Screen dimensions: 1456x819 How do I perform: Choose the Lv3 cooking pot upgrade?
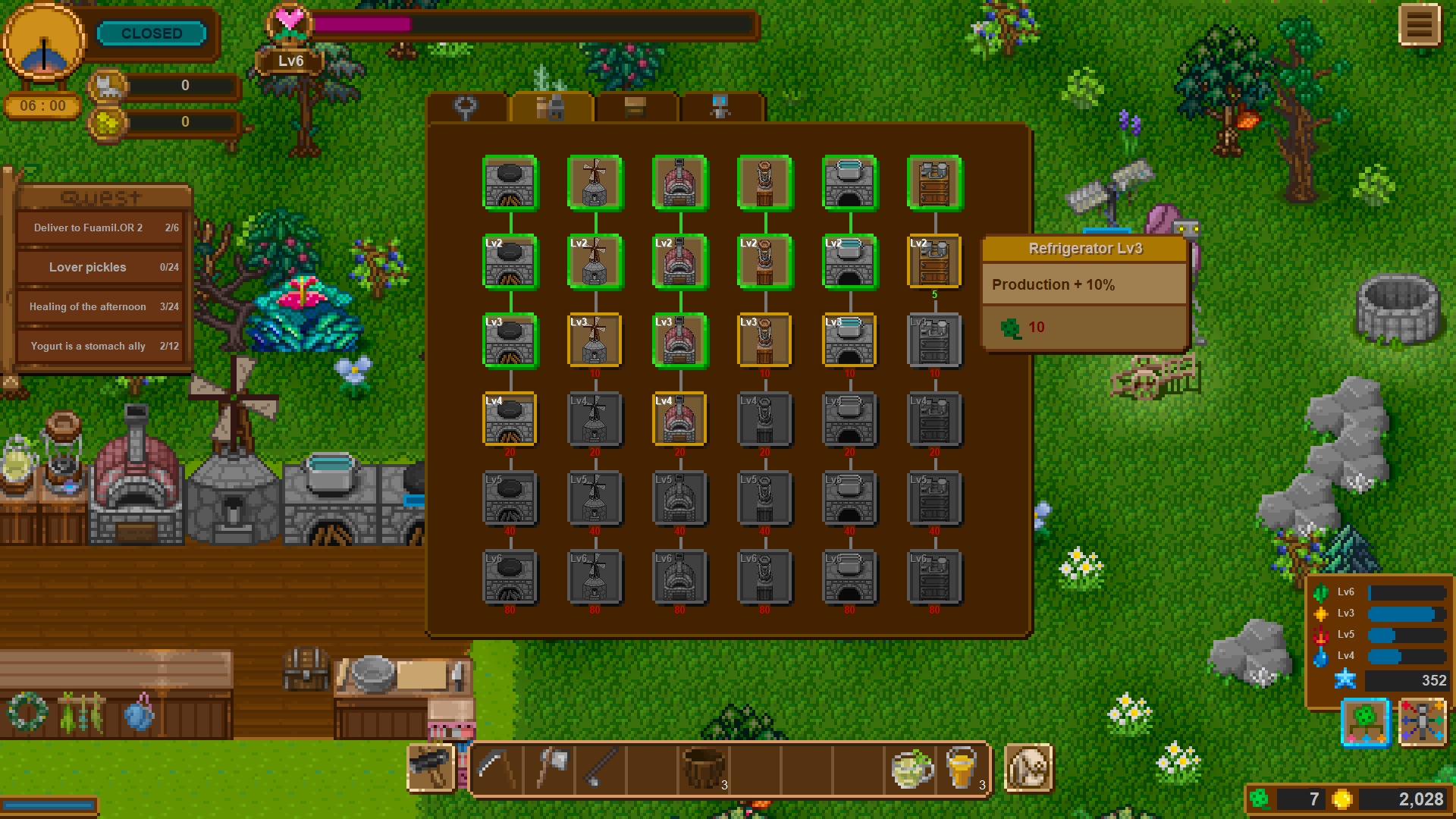[849, 340]
